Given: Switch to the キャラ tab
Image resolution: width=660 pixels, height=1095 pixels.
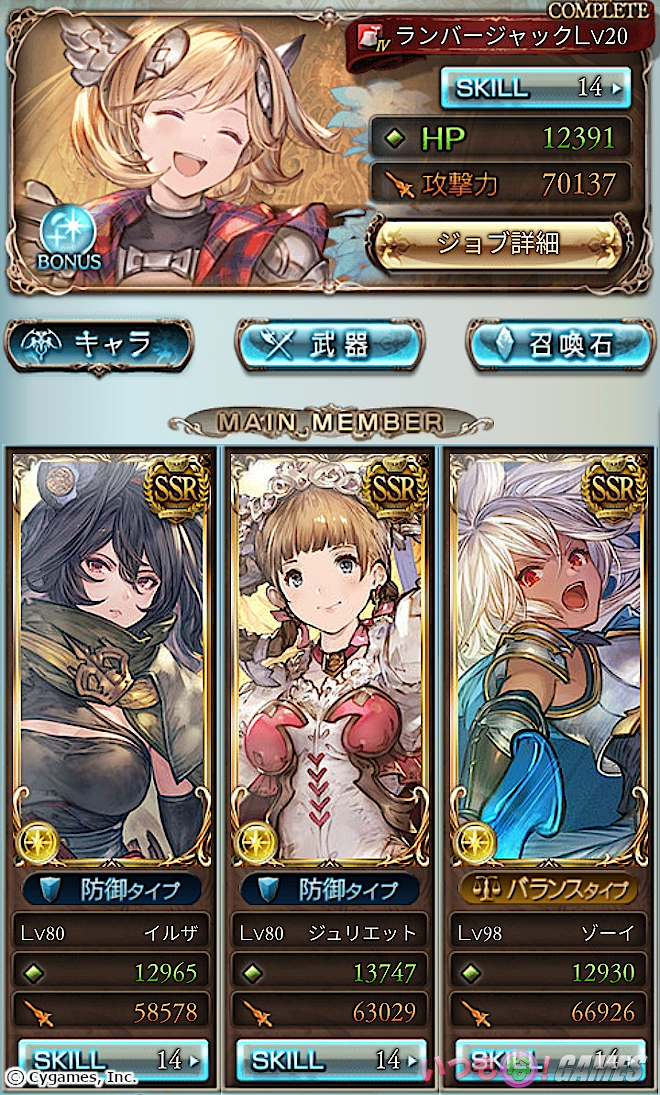Looking at the screenshot, I should [99, 345].
